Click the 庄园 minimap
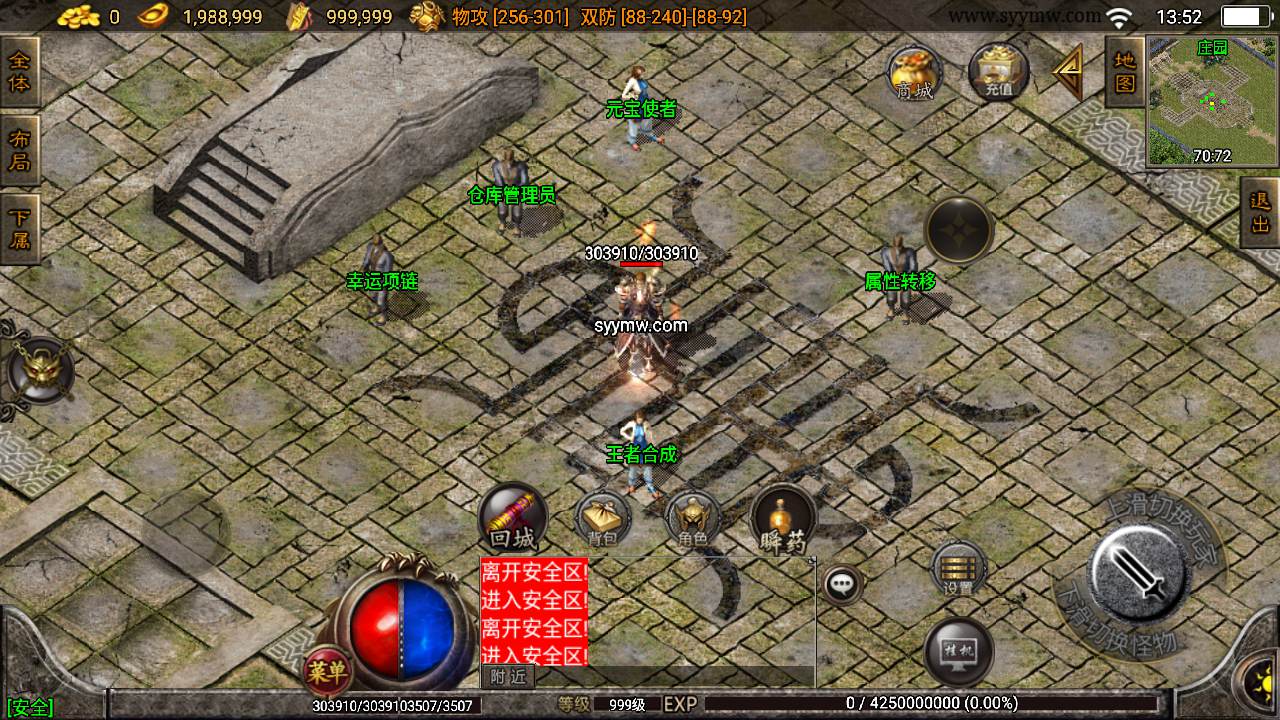This screenshot has width=1280, height=720. [1212, 101]
